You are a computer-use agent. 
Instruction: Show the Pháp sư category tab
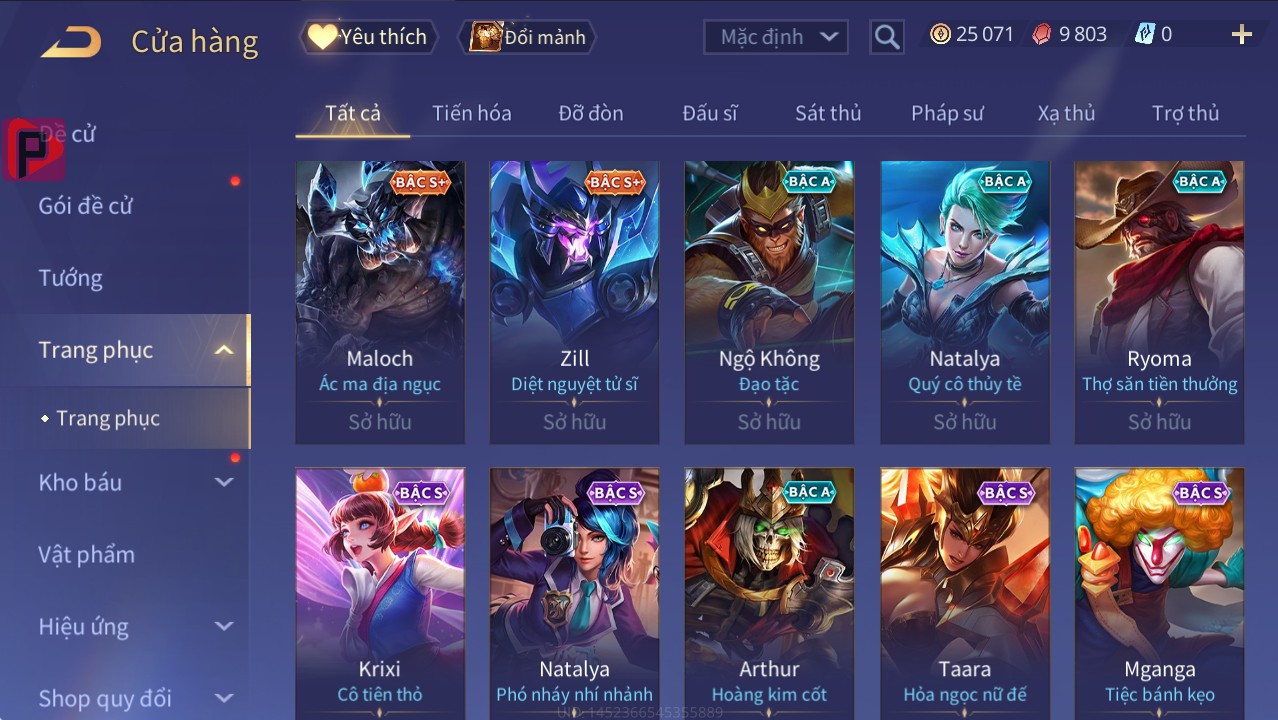click(x=947, y=113)
